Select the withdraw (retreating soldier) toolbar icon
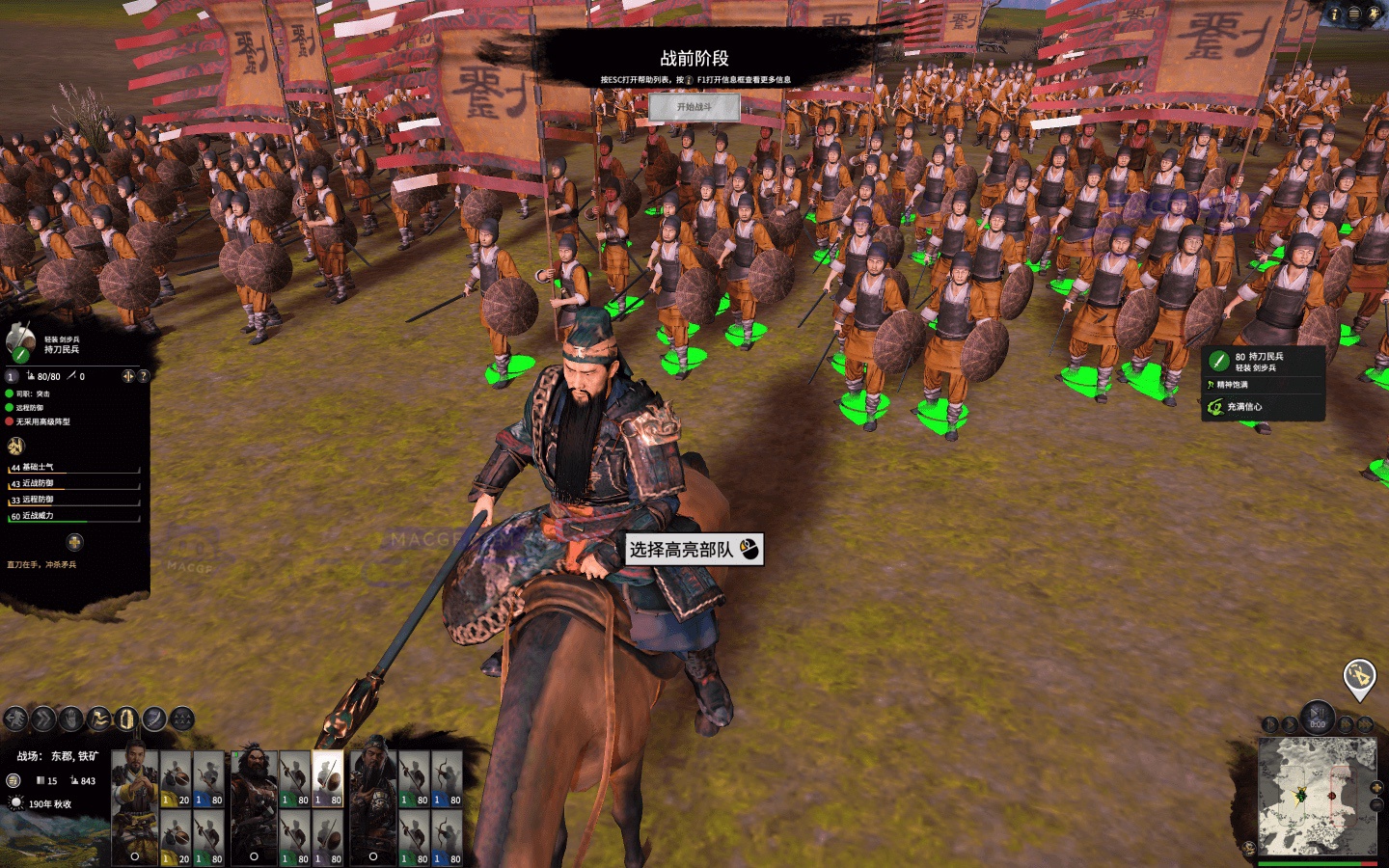Viewport: 1389px width, 868px height. click(14, 718)
